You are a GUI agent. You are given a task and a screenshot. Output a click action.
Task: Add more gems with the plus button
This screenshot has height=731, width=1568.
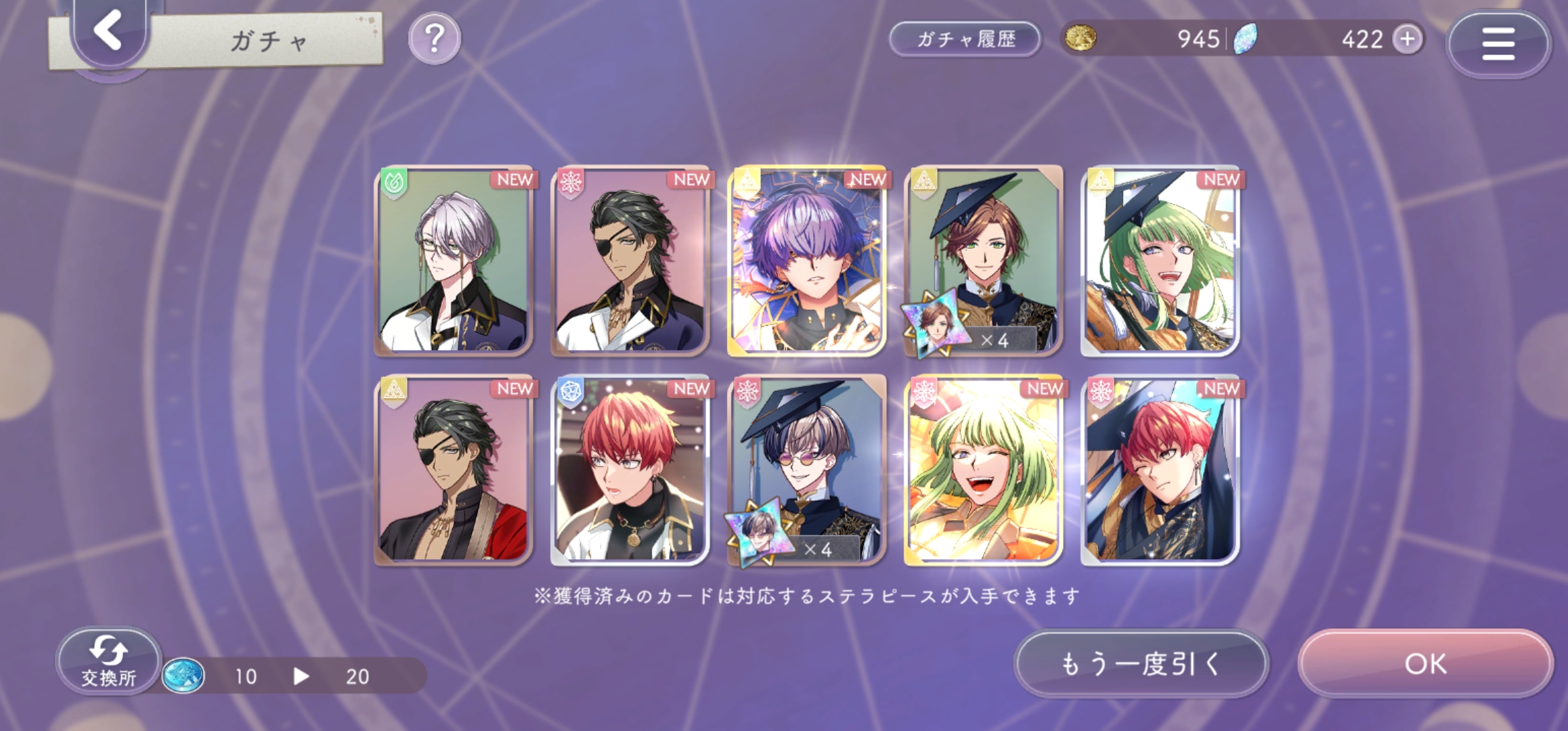coord(1408,39)
